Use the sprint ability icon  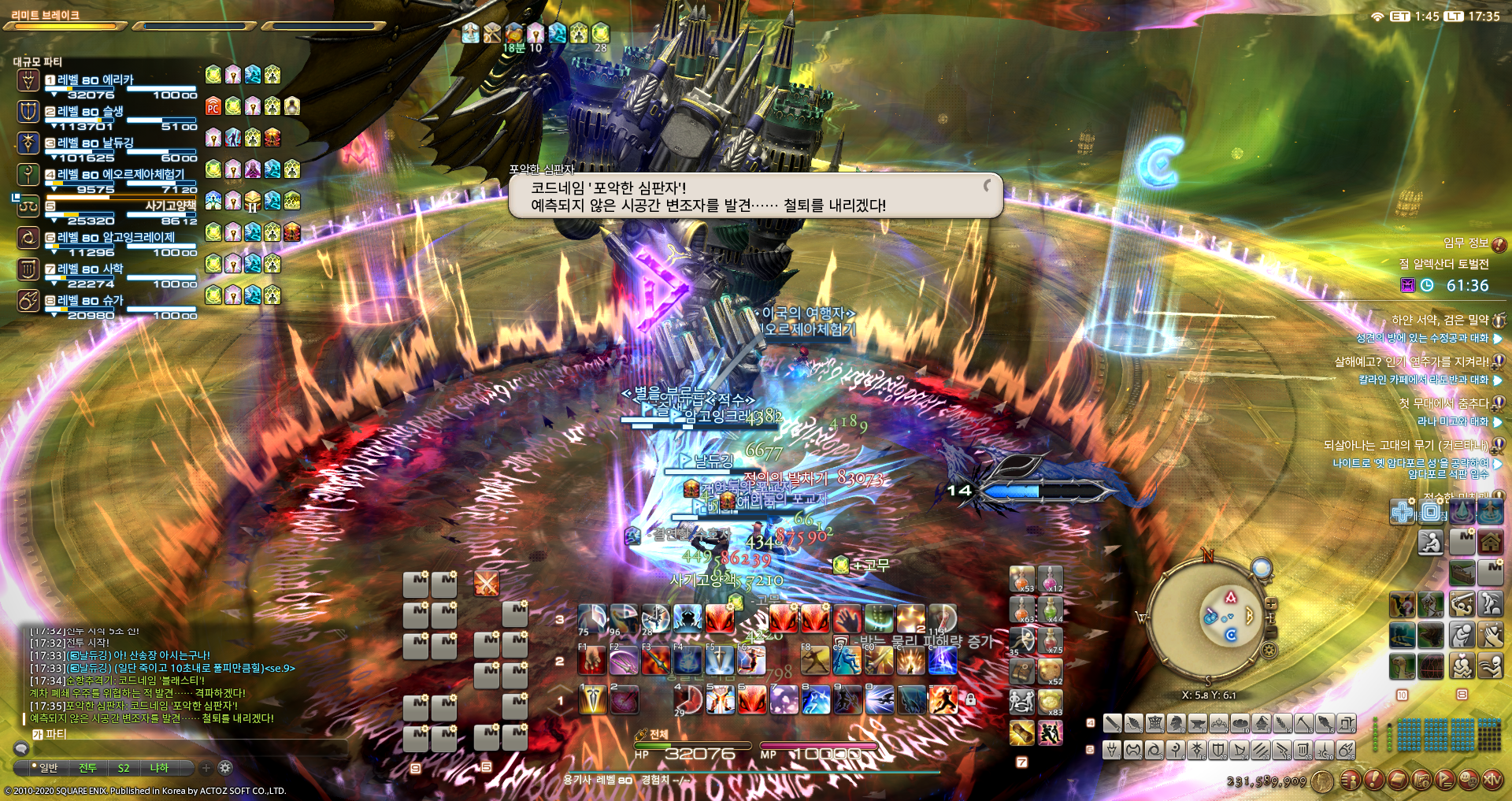point(943,699)
